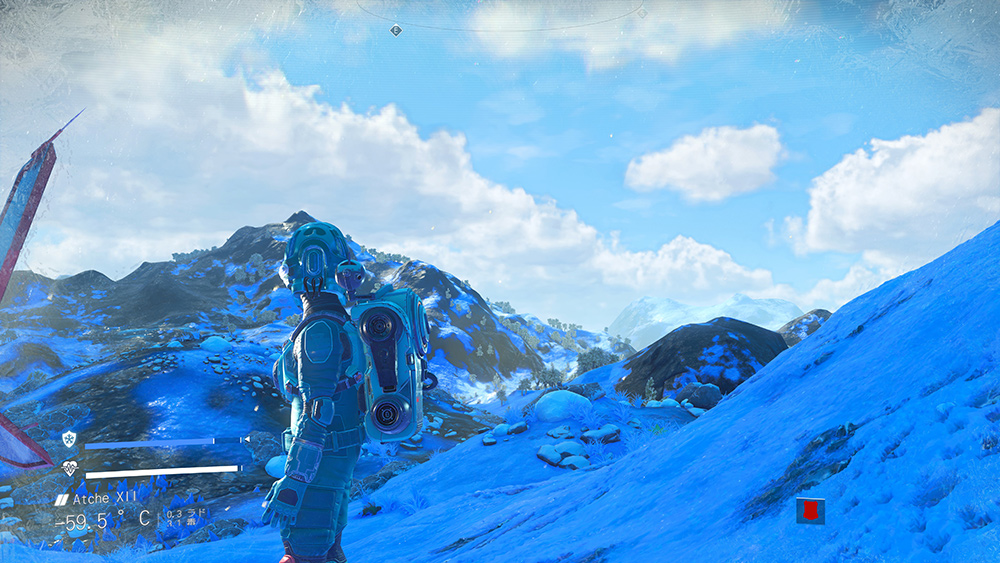The image size is (1000, 563).
Task: Click the East diamond marker on compass
Action: pos(396,30)
